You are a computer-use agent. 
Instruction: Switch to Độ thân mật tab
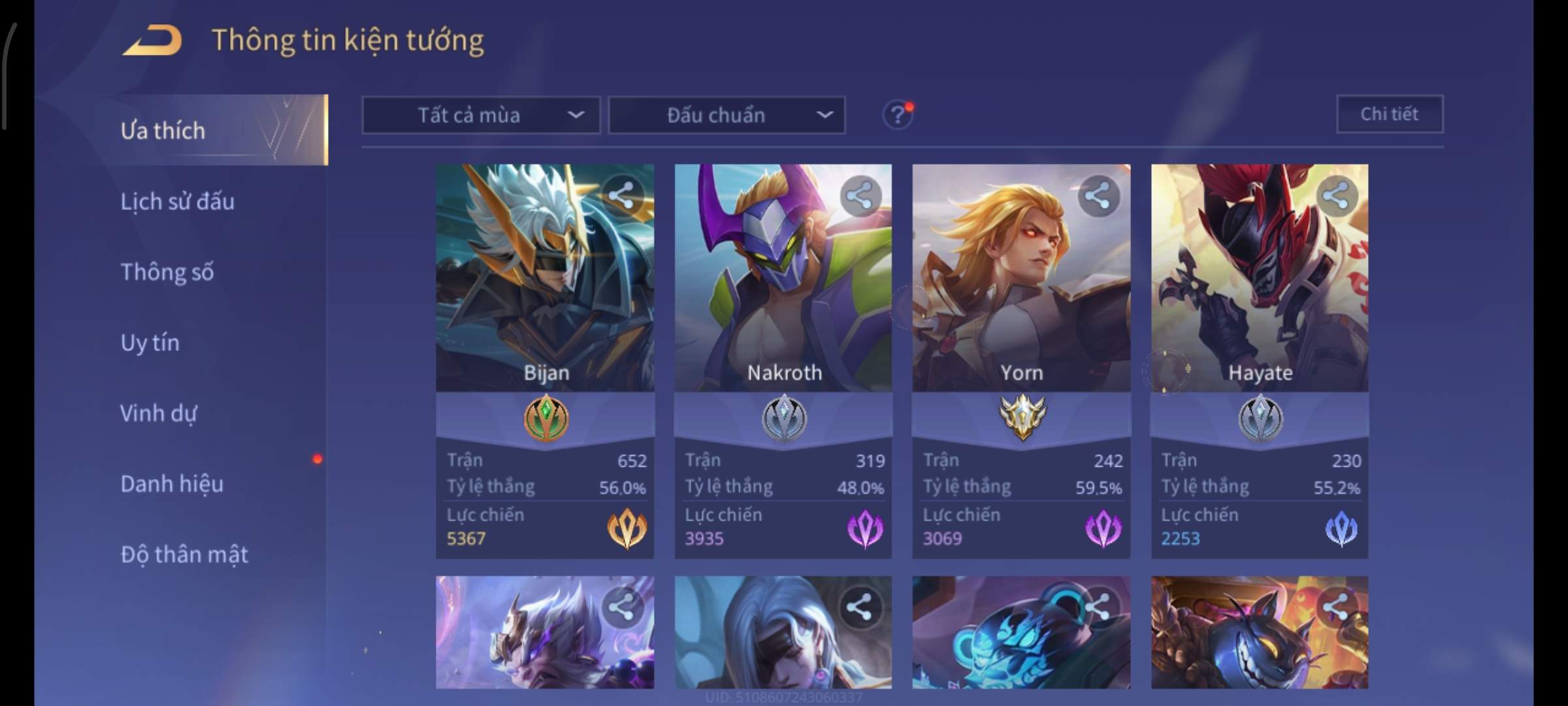[x=184, y=554]
